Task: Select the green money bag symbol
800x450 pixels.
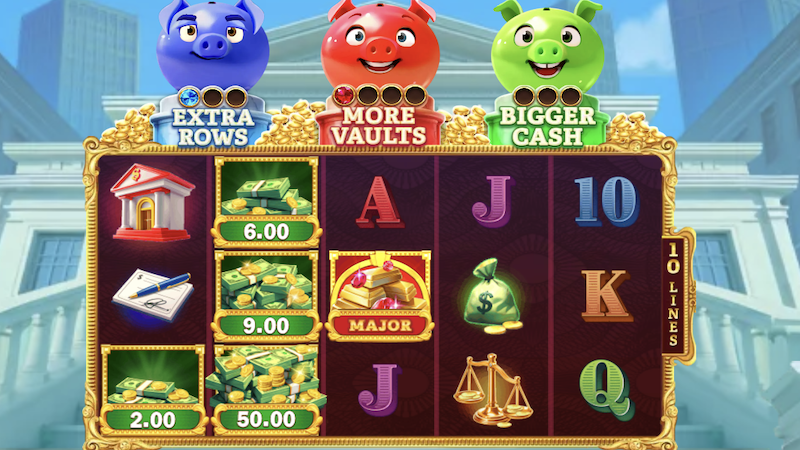Action: point(493,294)
